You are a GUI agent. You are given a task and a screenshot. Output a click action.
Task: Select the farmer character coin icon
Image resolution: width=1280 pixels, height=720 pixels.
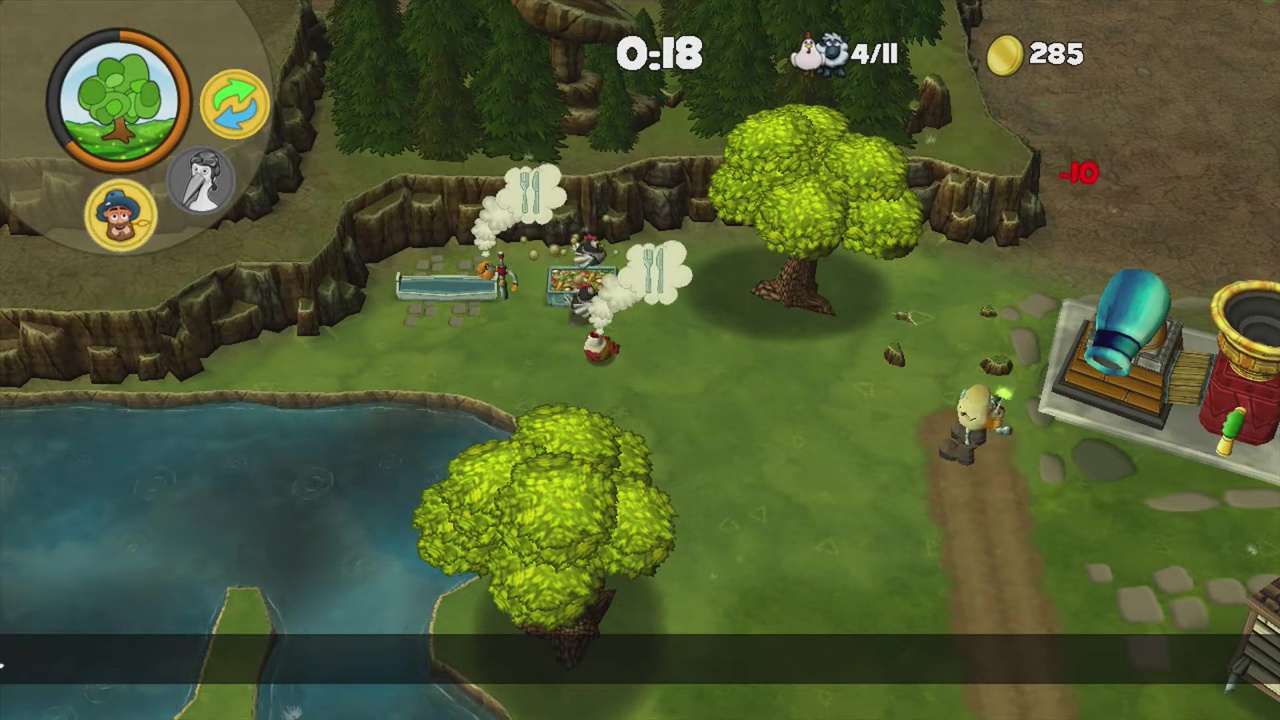pyautogui.click(x=118, y=213)
